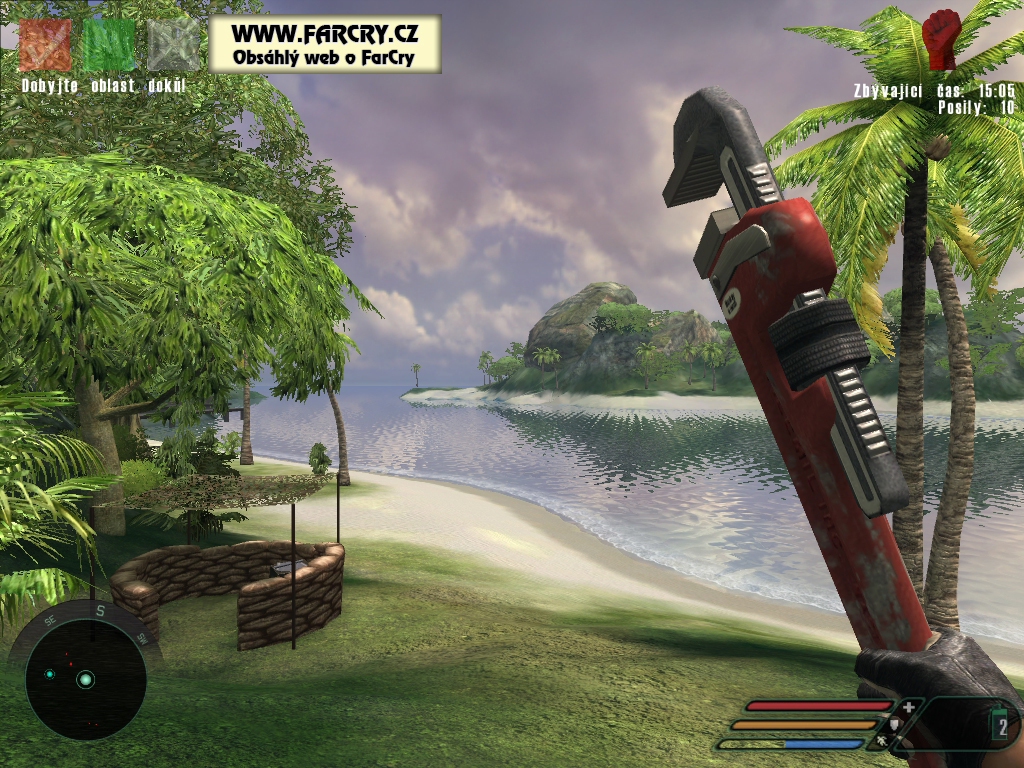
Task: Click the running man stamina icon
Action: click(882, 742)
